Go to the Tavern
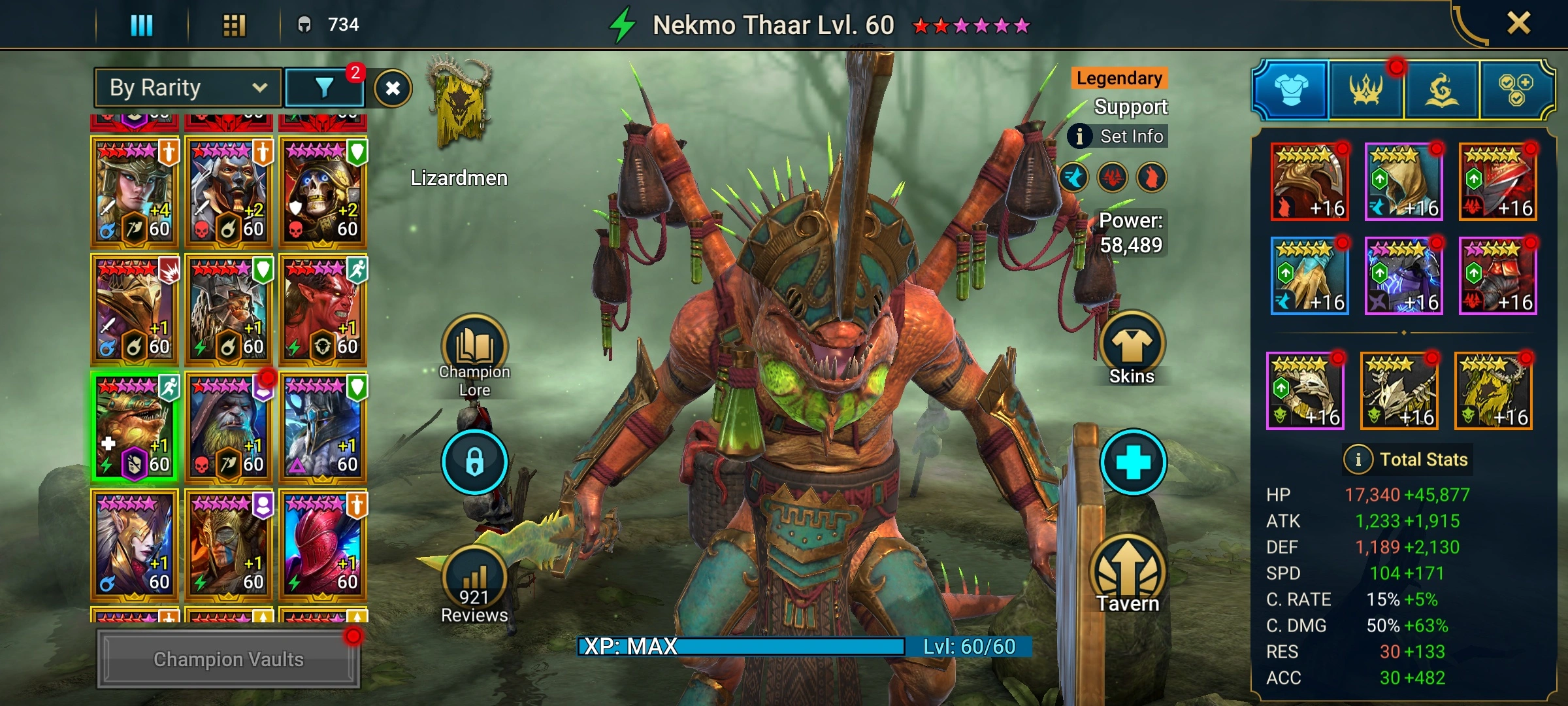1568x706 pixels. pyautogui.click(x=1128, y=575)
